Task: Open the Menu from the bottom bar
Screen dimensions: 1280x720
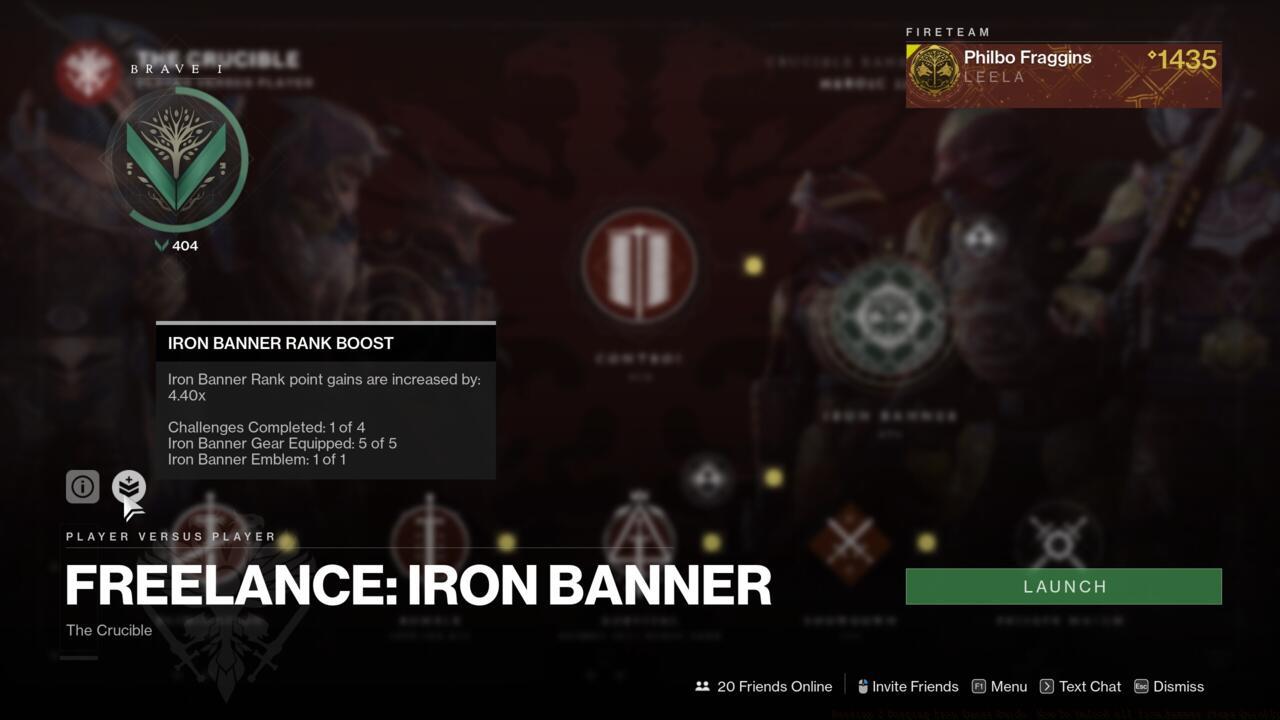Action: click(1007, 686)
